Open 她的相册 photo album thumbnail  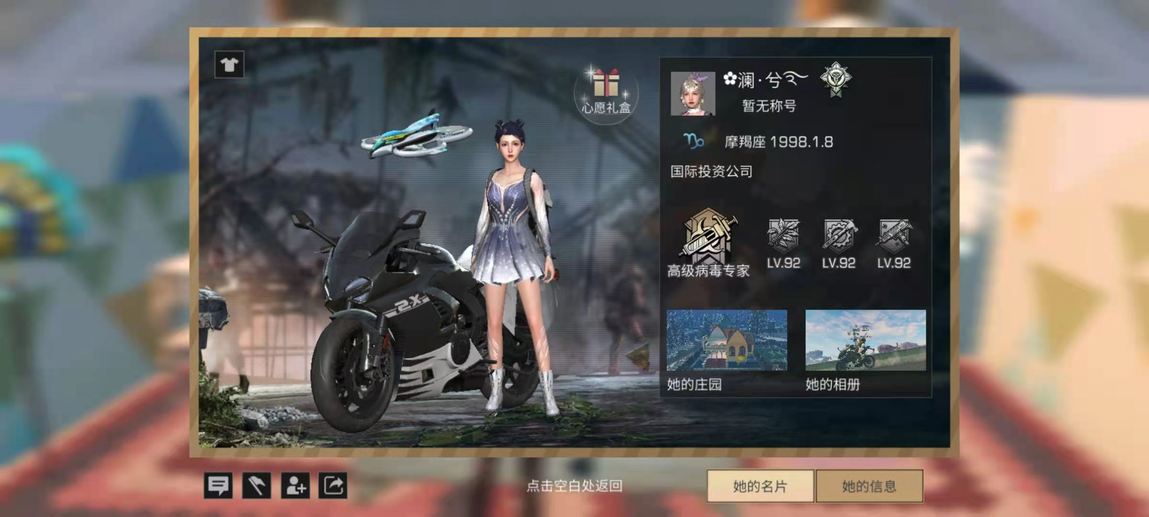pyautogui.click(x=865, y=341)
